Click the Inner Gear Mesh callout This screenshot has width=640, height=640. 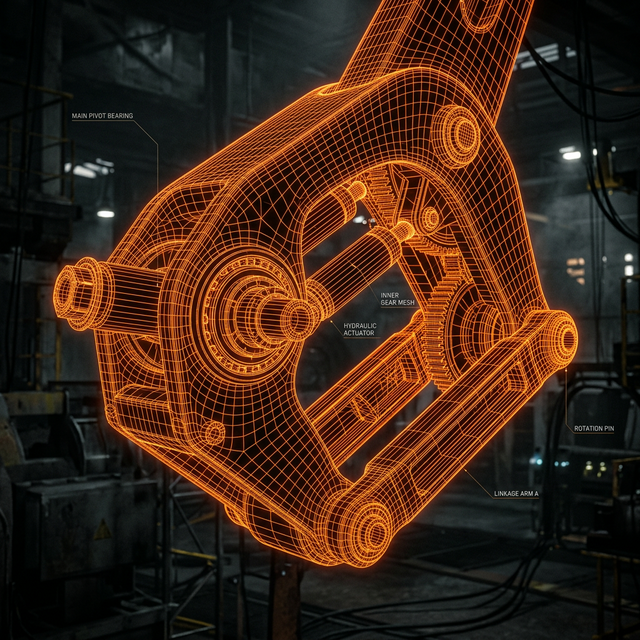pyautogui.click(x=396, y=300)
